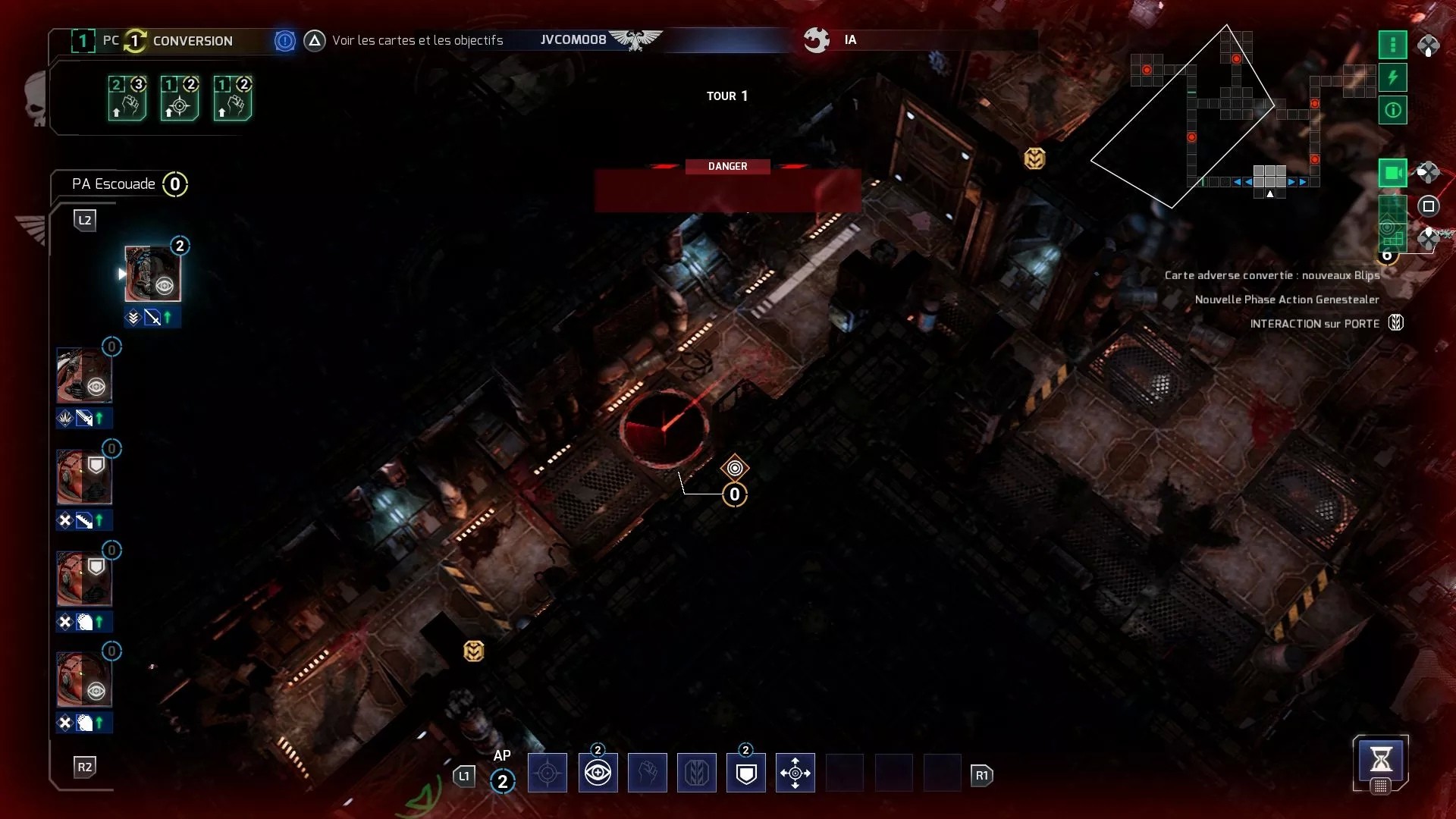Select the melee fist action icon
Viewport: 1456px width, 819px height.
648,773
